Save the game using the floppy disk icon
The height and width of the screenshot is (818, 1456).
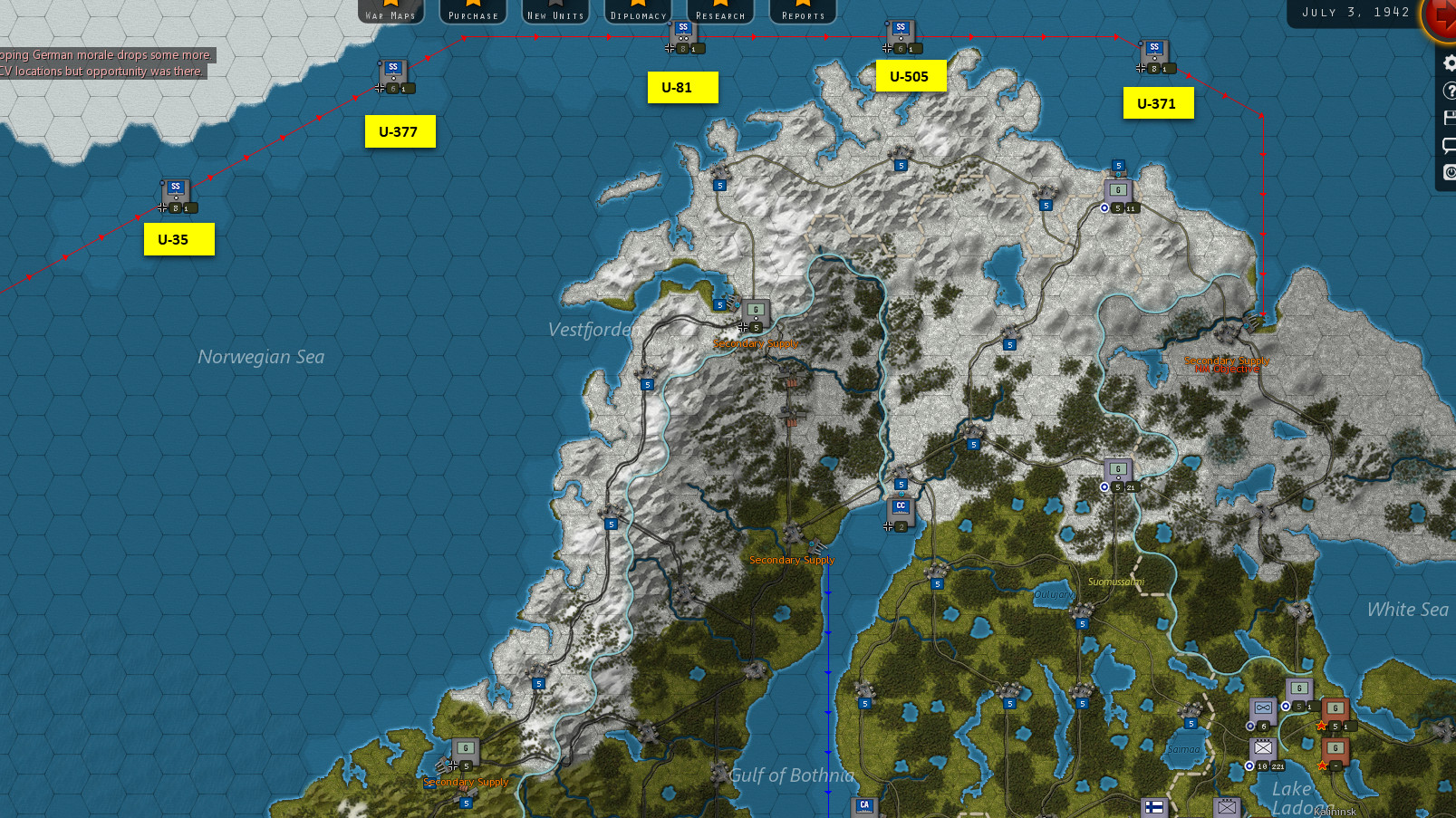tap(1448, 118)
